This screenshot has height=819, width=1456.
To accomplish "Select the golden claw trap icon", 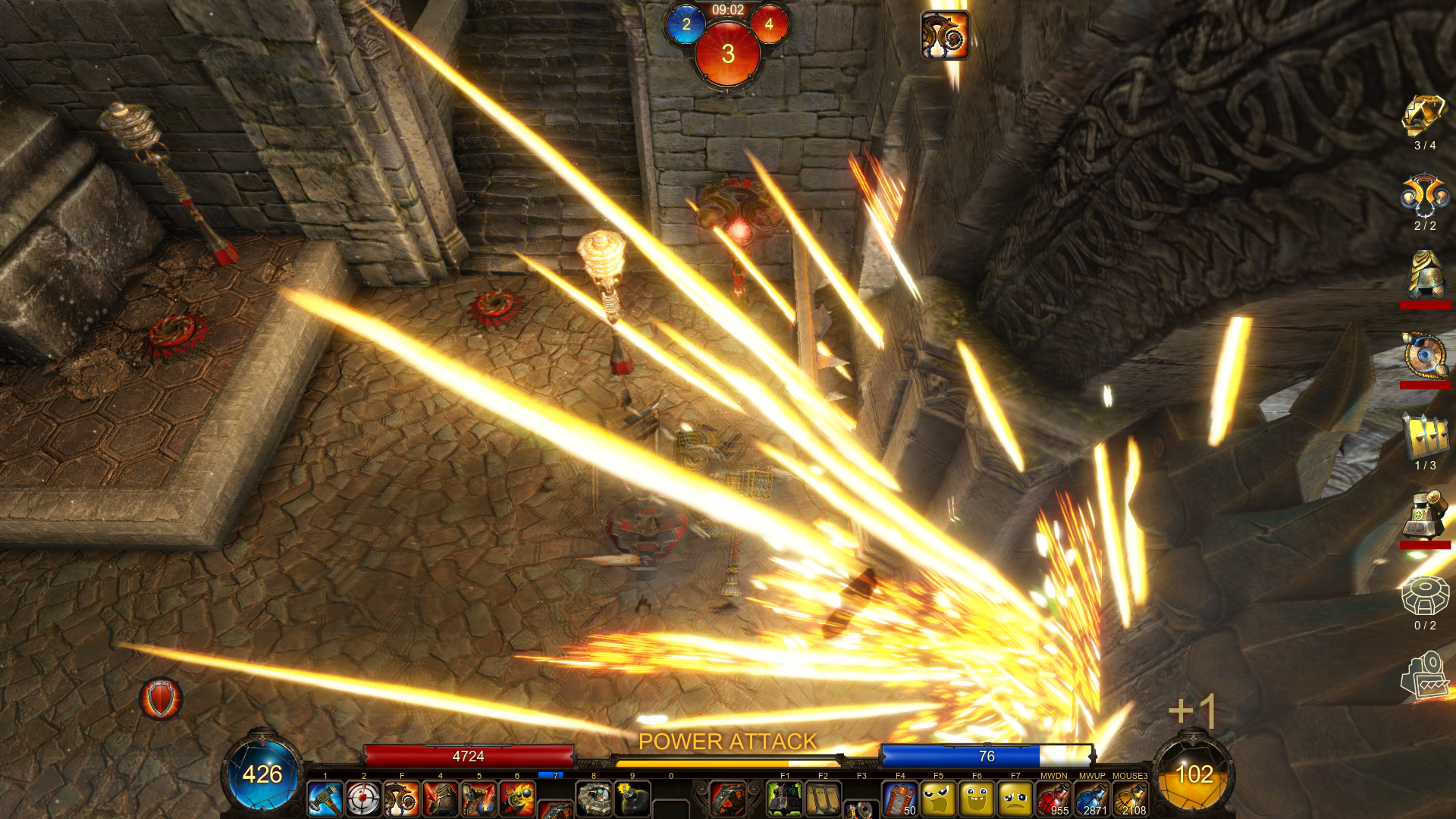I will tap(1425, 115).
